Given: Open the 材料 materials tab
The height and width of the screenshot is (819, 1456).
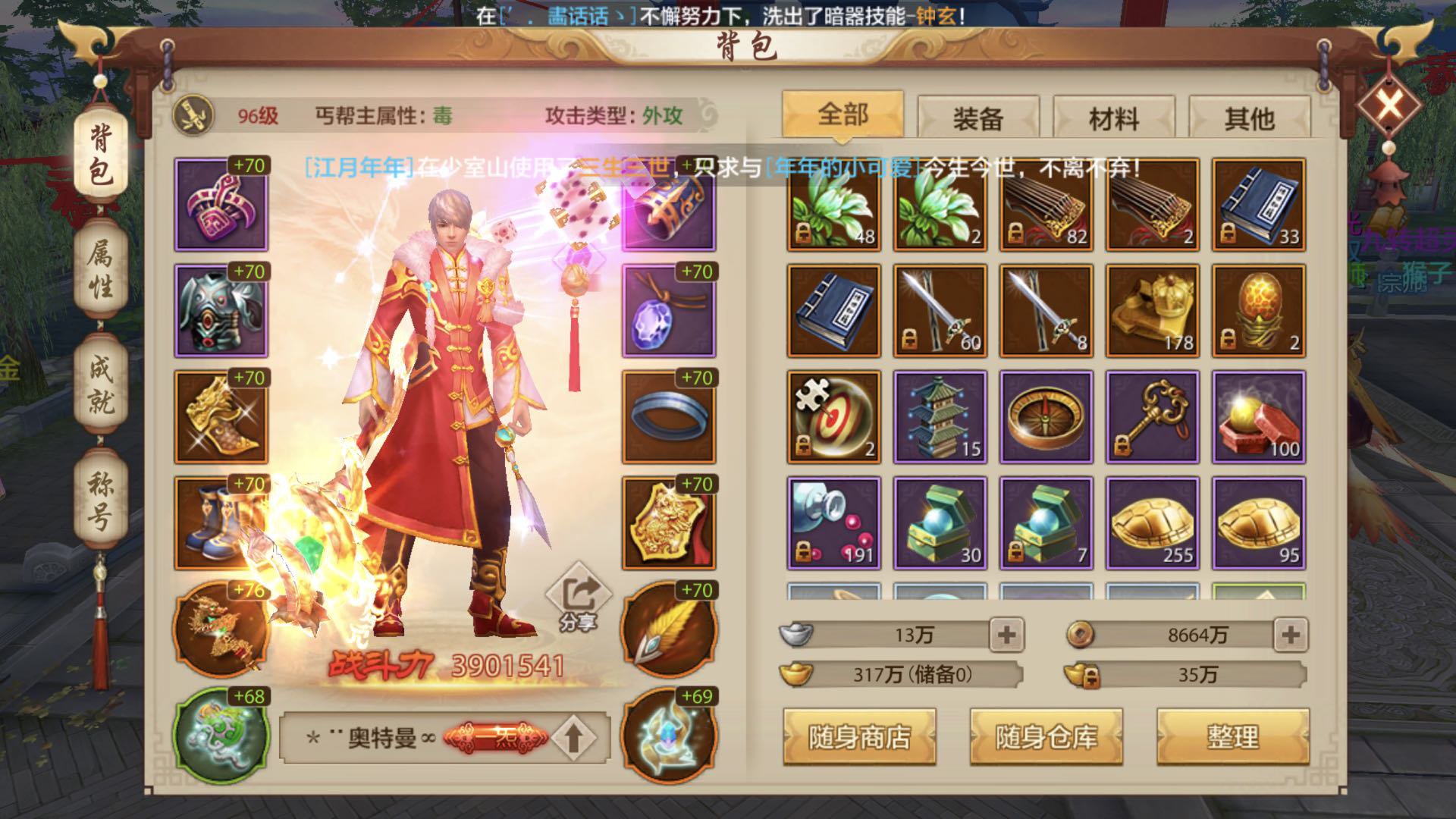Looking at the screenshot, I should pyautogui.click(x=1115, y=118).
